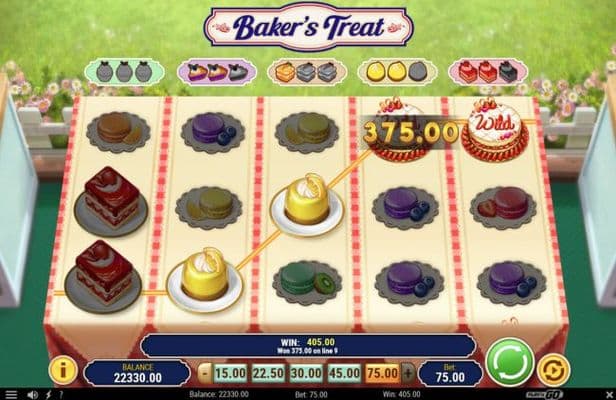Select the 75.00 bet amount
The height and width of the screenshot is (400, 616).
click(383, 373)
